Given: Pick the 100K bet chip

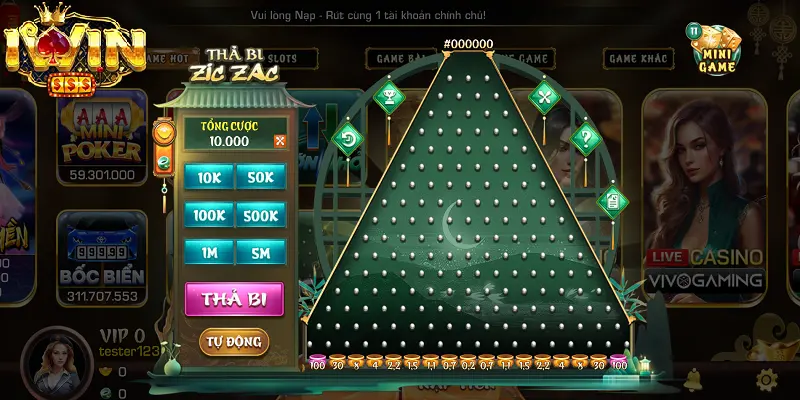Looking at the screenshot, I should coord(209,215).
